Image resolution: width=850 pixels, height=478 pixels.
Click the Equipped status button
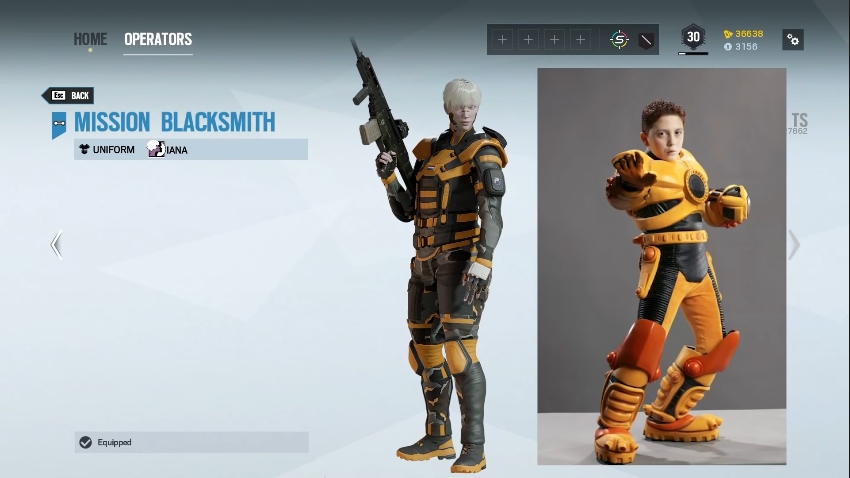pyautogui.click(x=191, y=442)
